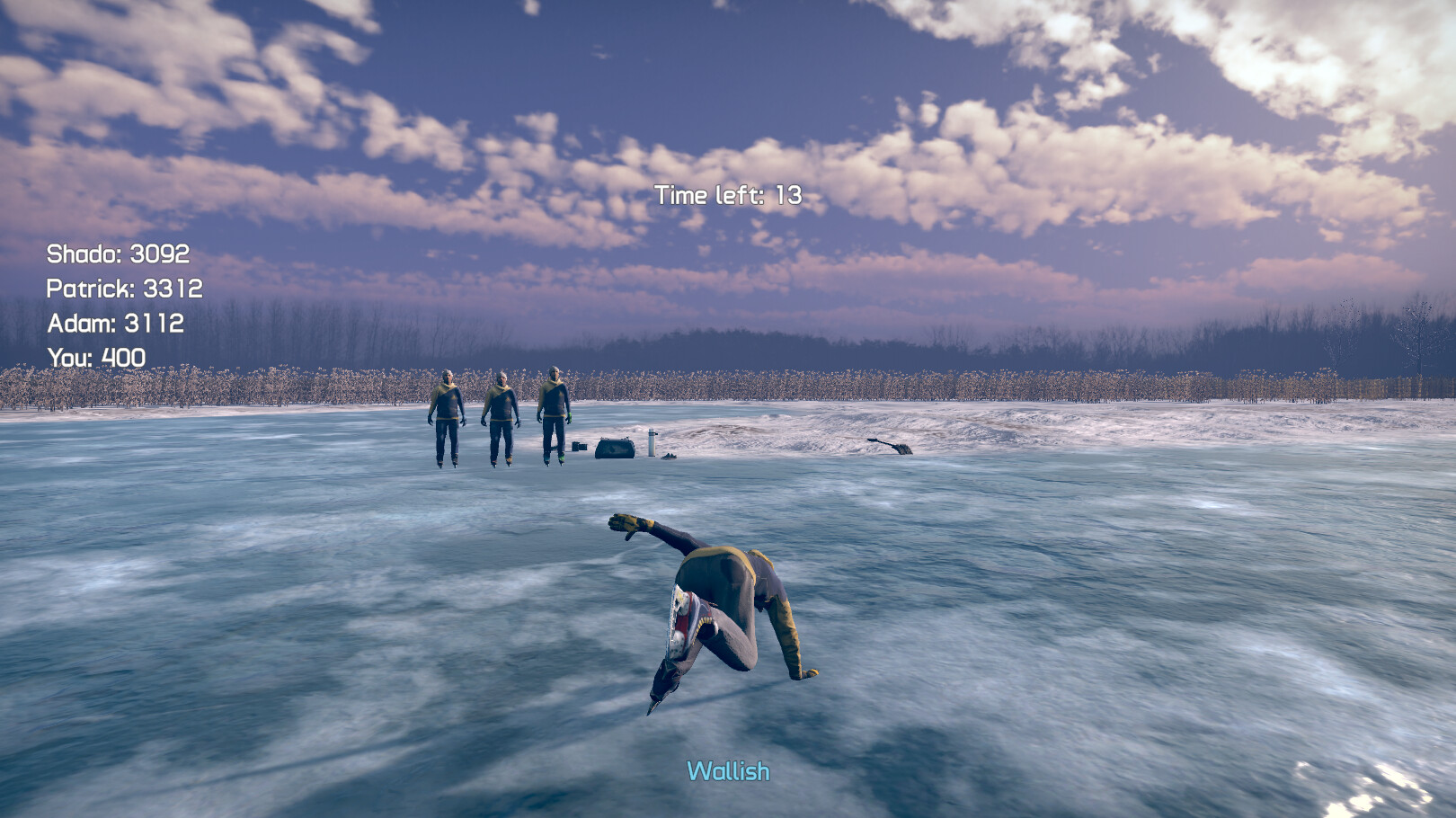Screen dimensions: 1456x818
Task: Select the shovel lying on the snow
Action: [x=888, y=445]
